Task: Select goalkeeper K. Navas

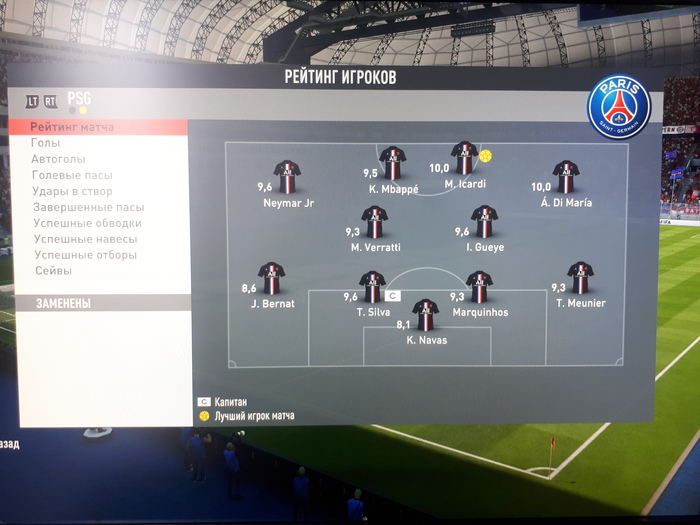Action: point(426,314)
